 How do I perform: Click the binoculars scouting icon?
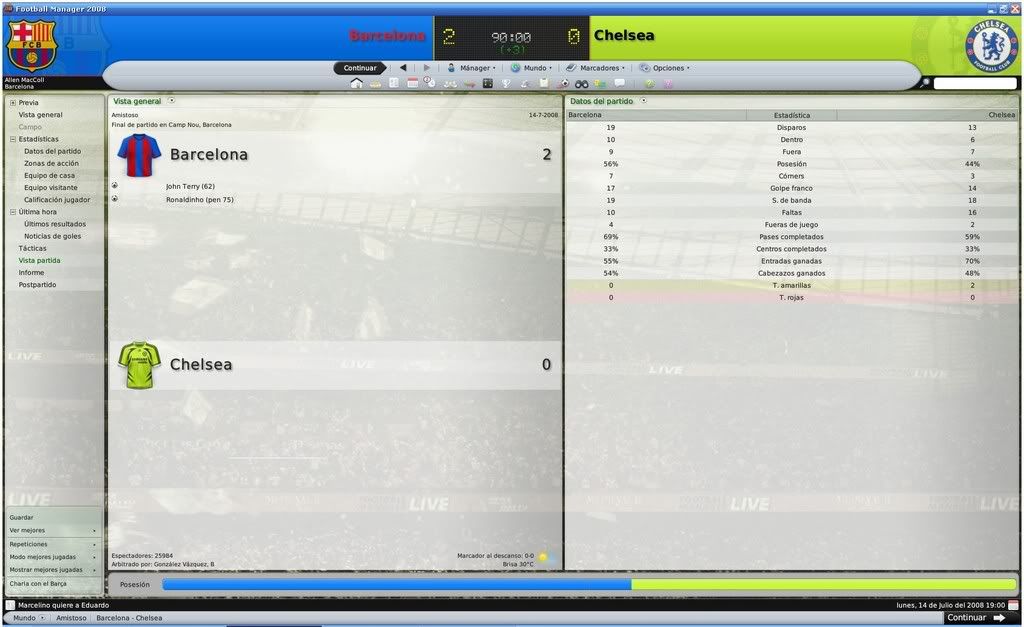click(x=581, y=83)
